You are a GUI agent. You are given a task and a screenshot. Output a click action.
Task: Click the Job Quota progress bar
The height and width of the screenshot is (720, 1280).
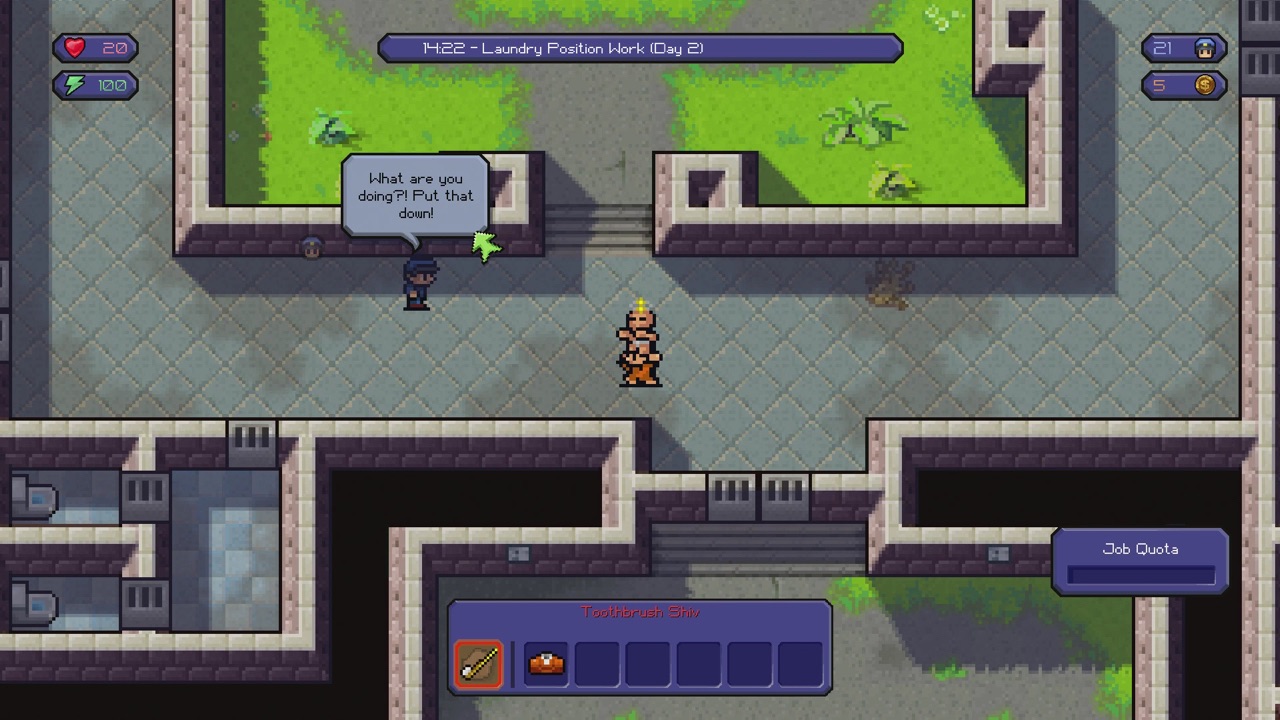point(1139,573)
